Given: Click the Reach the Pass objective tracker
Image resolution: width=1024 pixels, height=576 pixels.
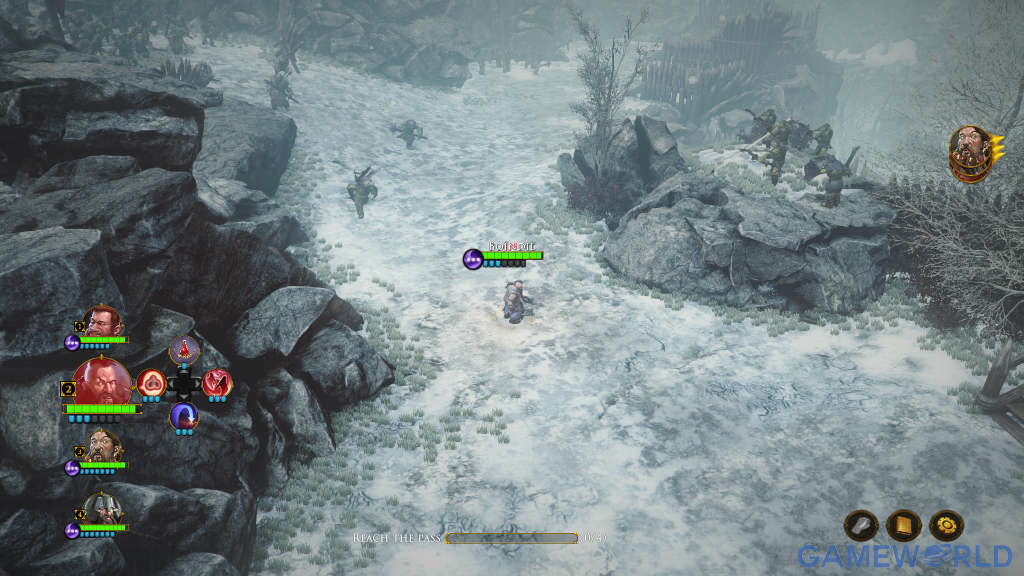Looking at the screenshot, I should [480, 538].
